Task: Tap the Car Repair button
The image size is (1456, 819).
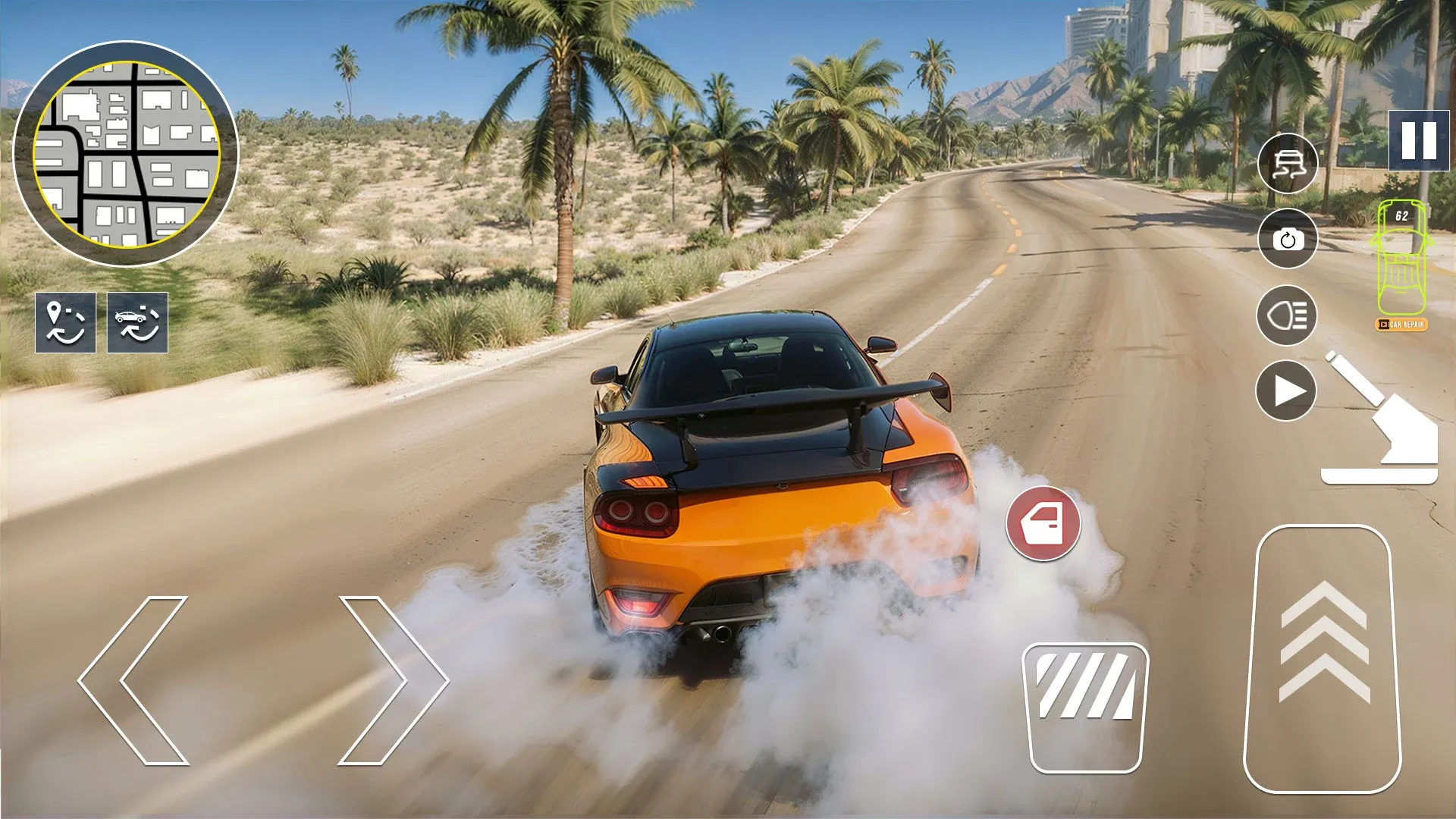Action: pyautogui.click(x=1401, y=325)
